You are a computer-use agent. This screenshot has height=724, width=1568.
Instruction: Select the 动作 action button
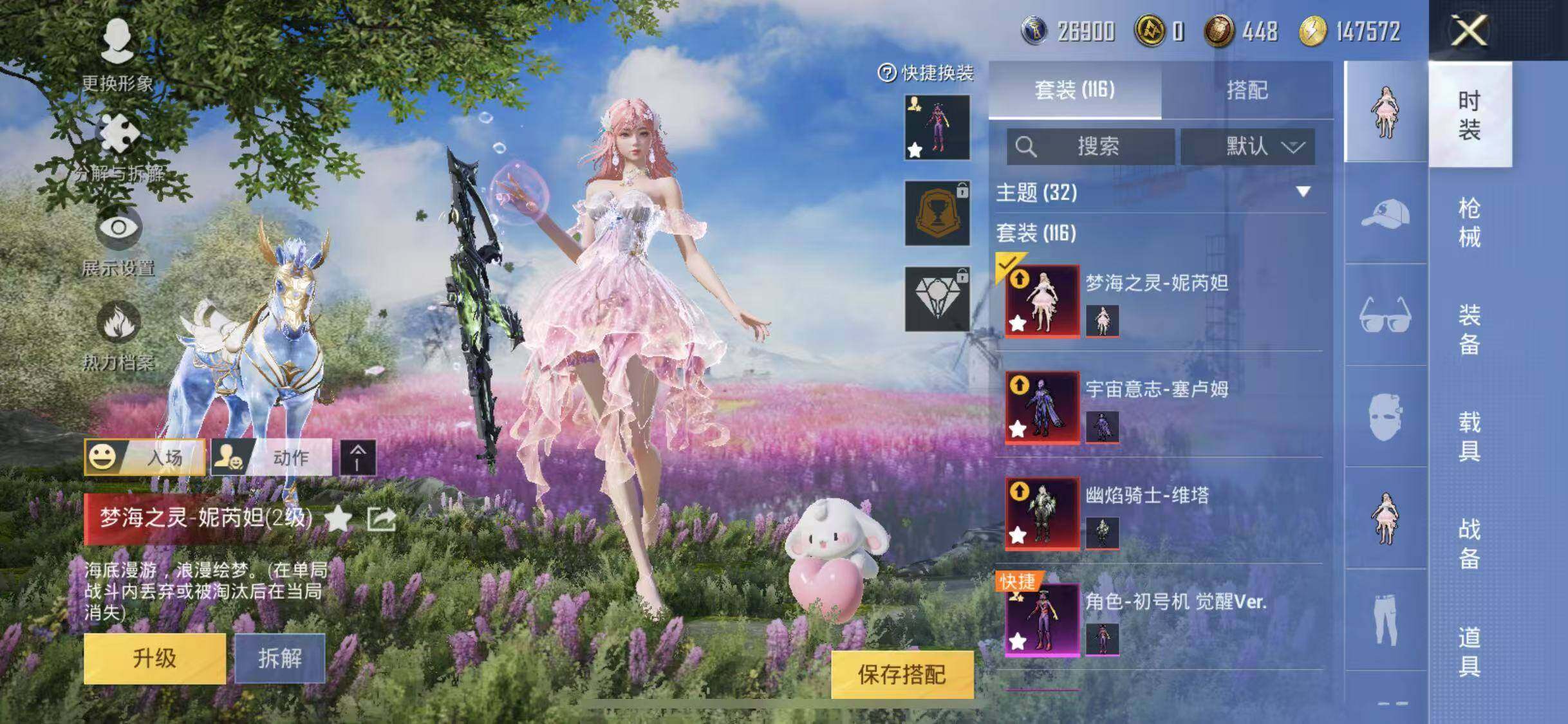[x=272, y=458]
